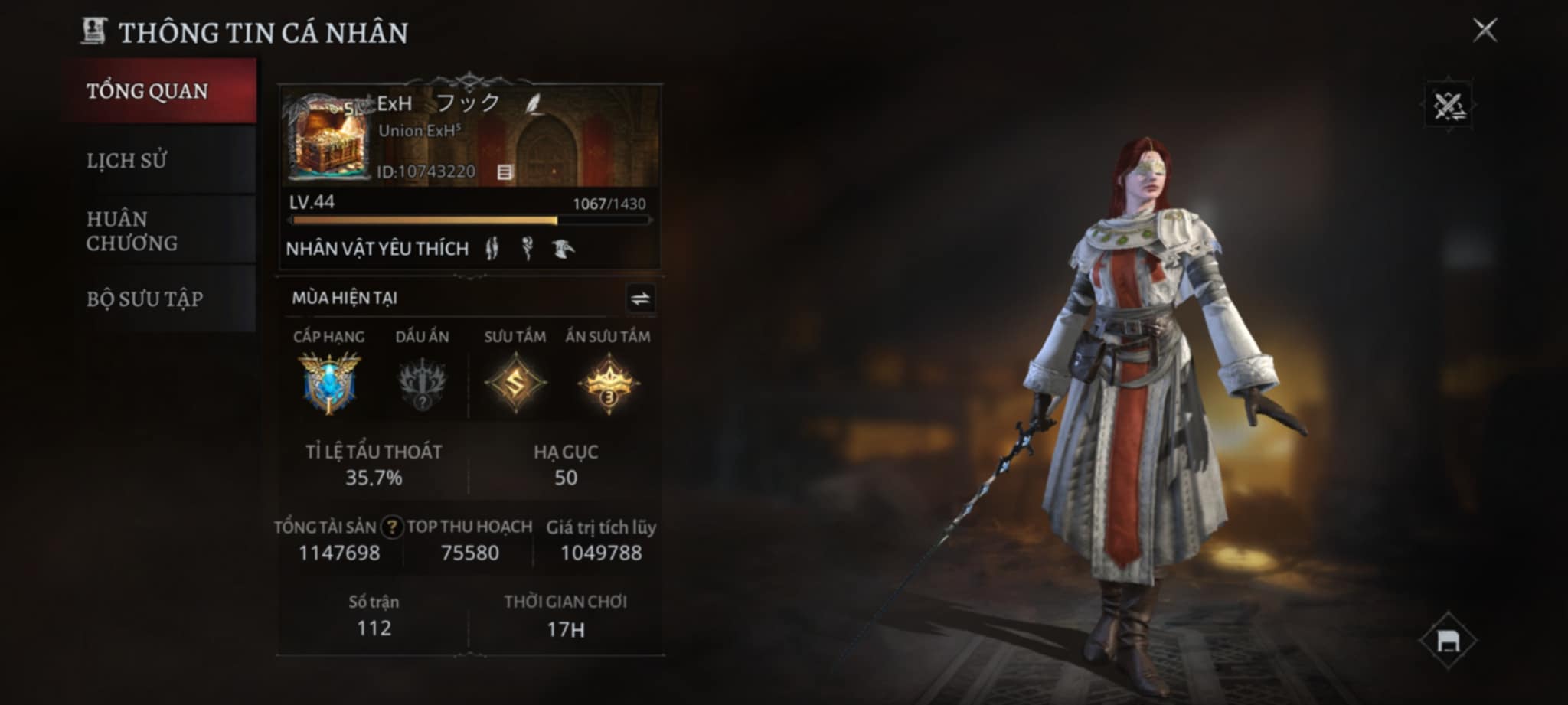The height and width of the screenshot is (705, 1568).
Task: View the blue Cấp Hạng rank badge
Action: point(329,383)
